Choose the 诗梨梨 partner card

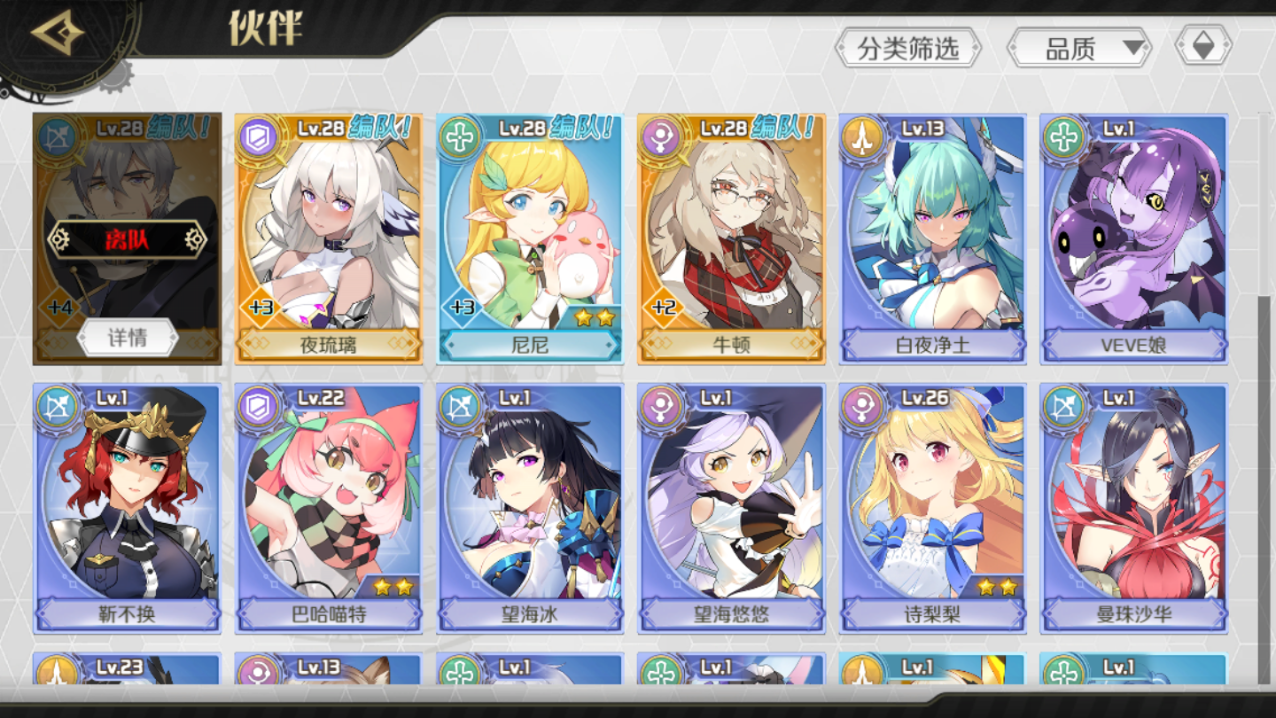tap(933, 507)
